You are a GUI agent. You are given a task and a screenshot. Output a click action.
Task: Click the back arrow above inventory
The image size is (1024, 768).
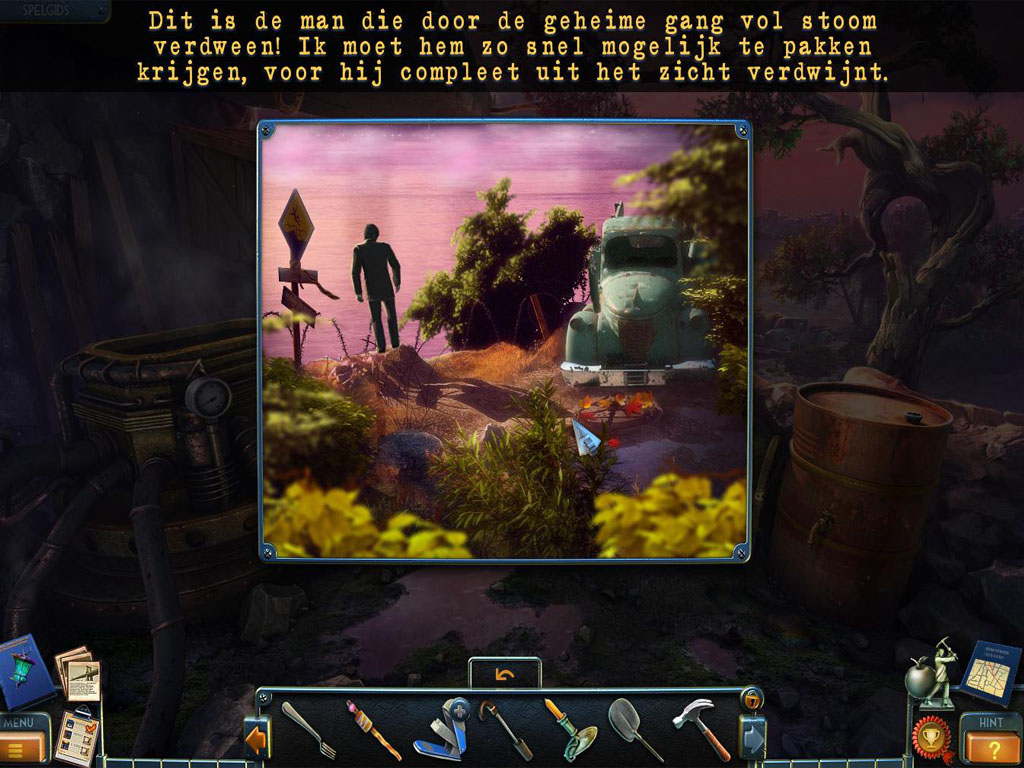pos(505,675)
